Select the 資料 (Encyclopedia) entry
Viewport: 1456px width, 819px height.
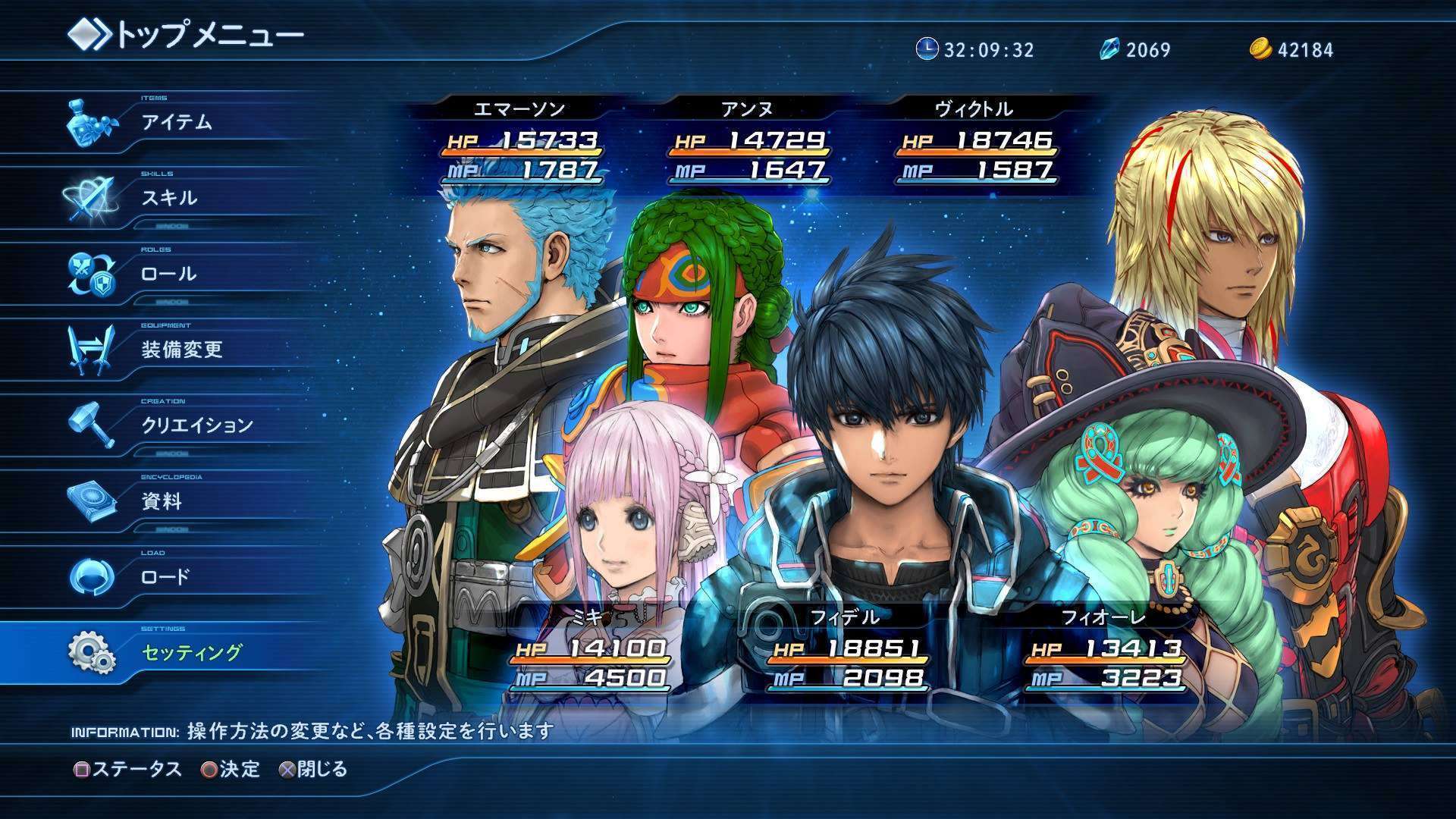(x=162, y=501)
